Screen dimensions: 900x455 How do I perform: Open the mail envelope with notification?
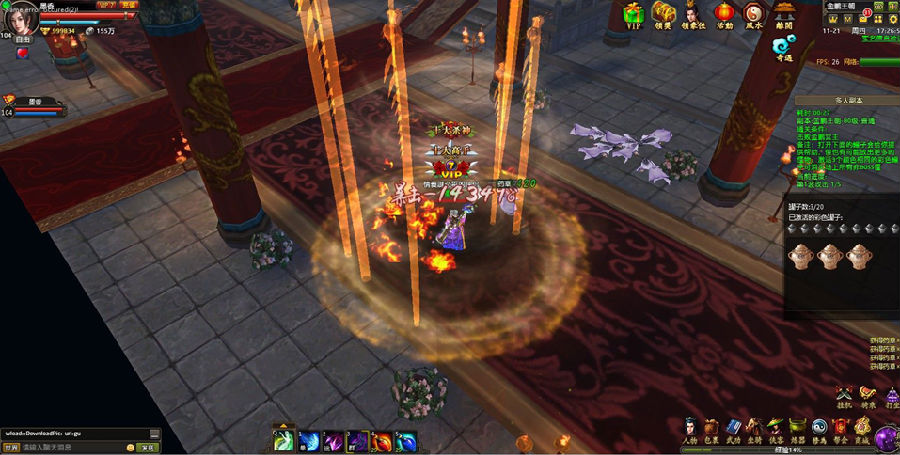click(862, 19)
